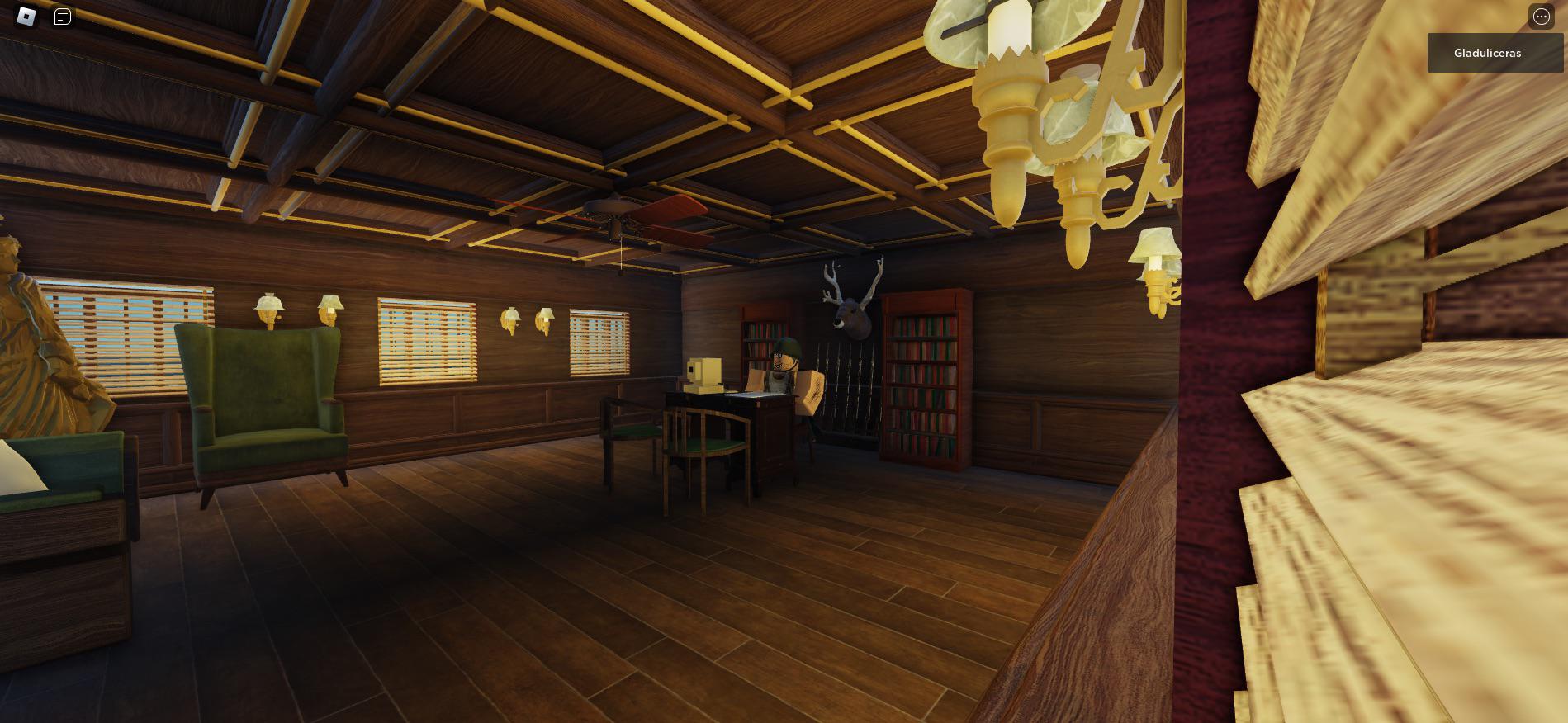
Task: Select the Gladuliceras name tab
Action: [x=1493, y=53]
